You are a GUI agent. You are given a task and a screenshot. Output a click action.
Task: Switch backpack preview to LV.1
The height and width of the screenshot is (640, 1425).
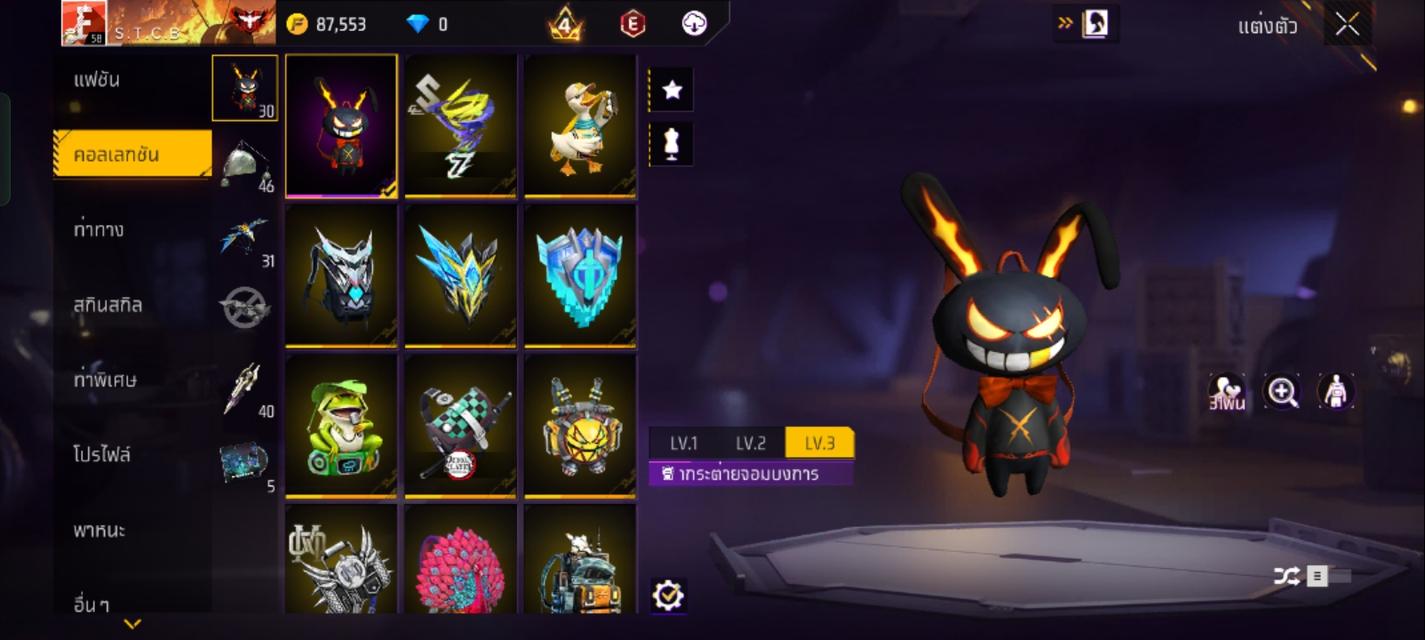coord(684,443)
